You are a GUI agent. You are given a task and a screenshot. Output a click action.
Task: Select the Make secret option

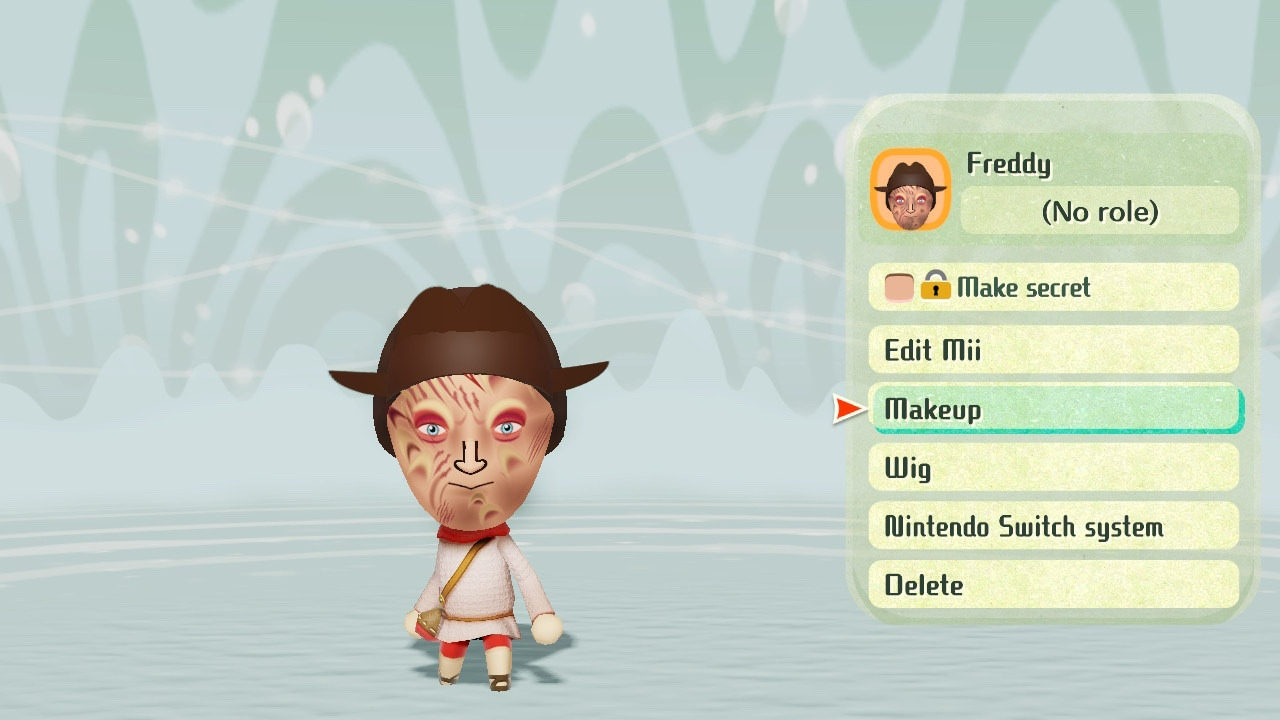coord(1053,288)
